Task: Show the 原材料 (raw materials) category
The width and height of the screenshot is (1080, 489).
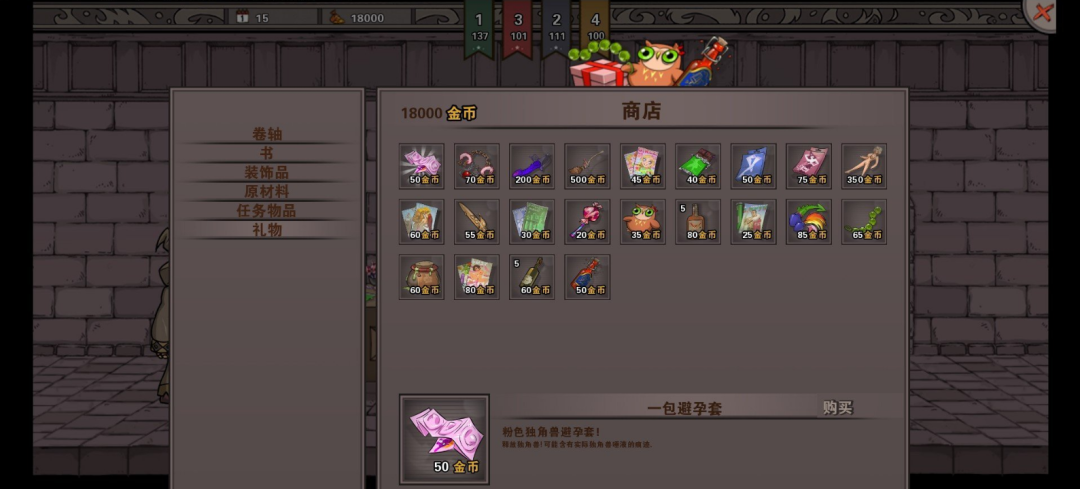Action: 267,191
